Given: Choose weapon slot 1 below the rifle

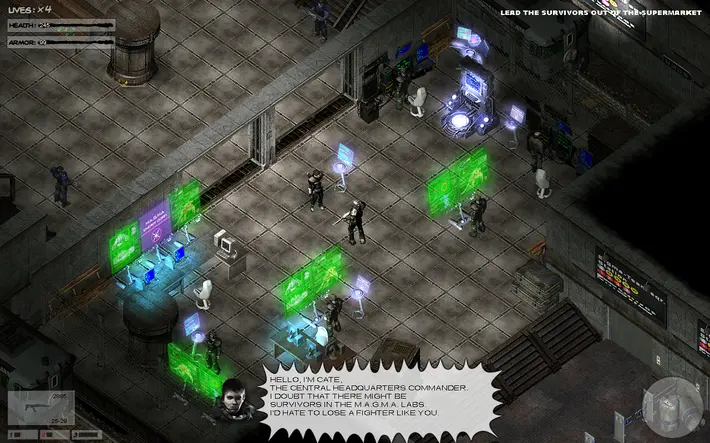Looking at the screenshot, I should [24, 435].
